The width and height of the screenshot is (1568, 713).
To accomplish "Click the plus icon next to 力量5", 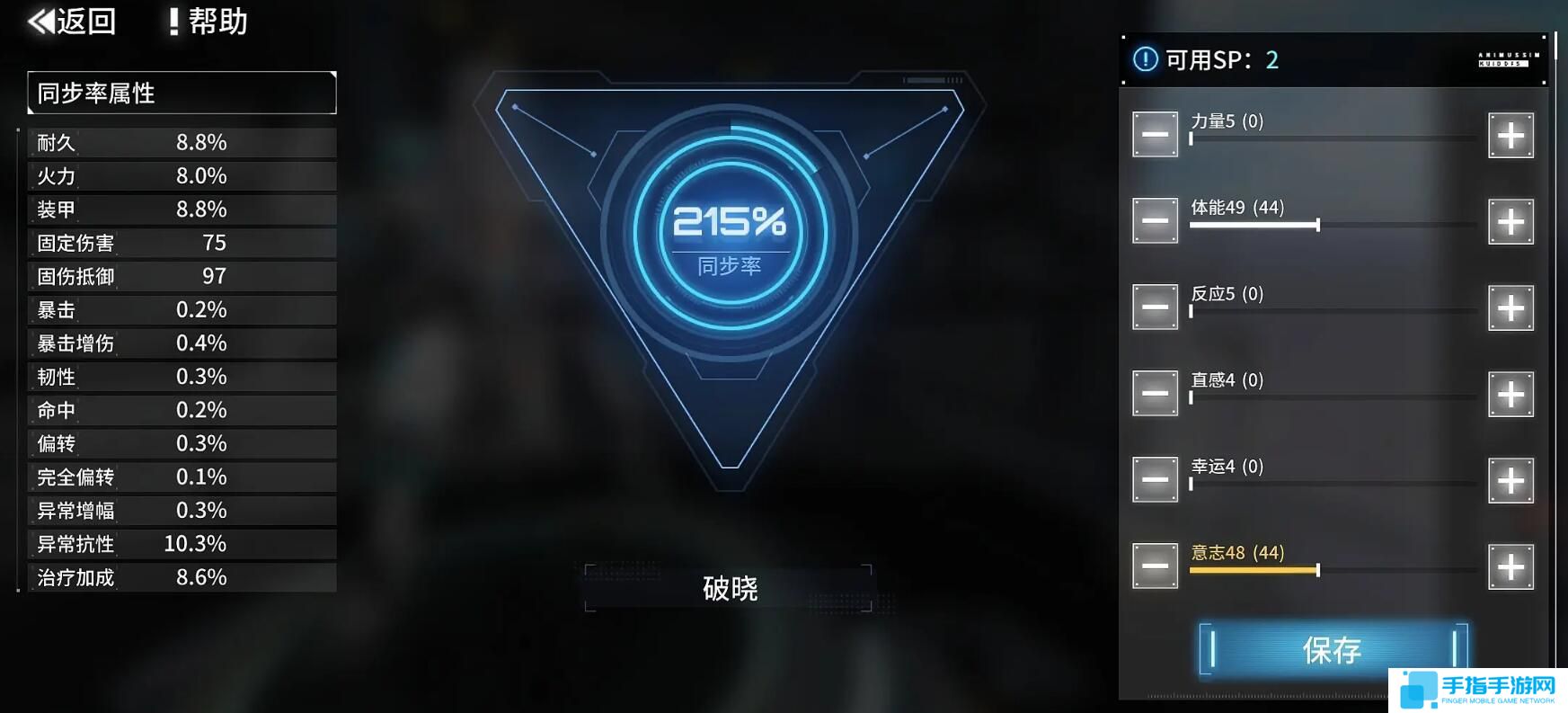I will [x=1510, y=135].
